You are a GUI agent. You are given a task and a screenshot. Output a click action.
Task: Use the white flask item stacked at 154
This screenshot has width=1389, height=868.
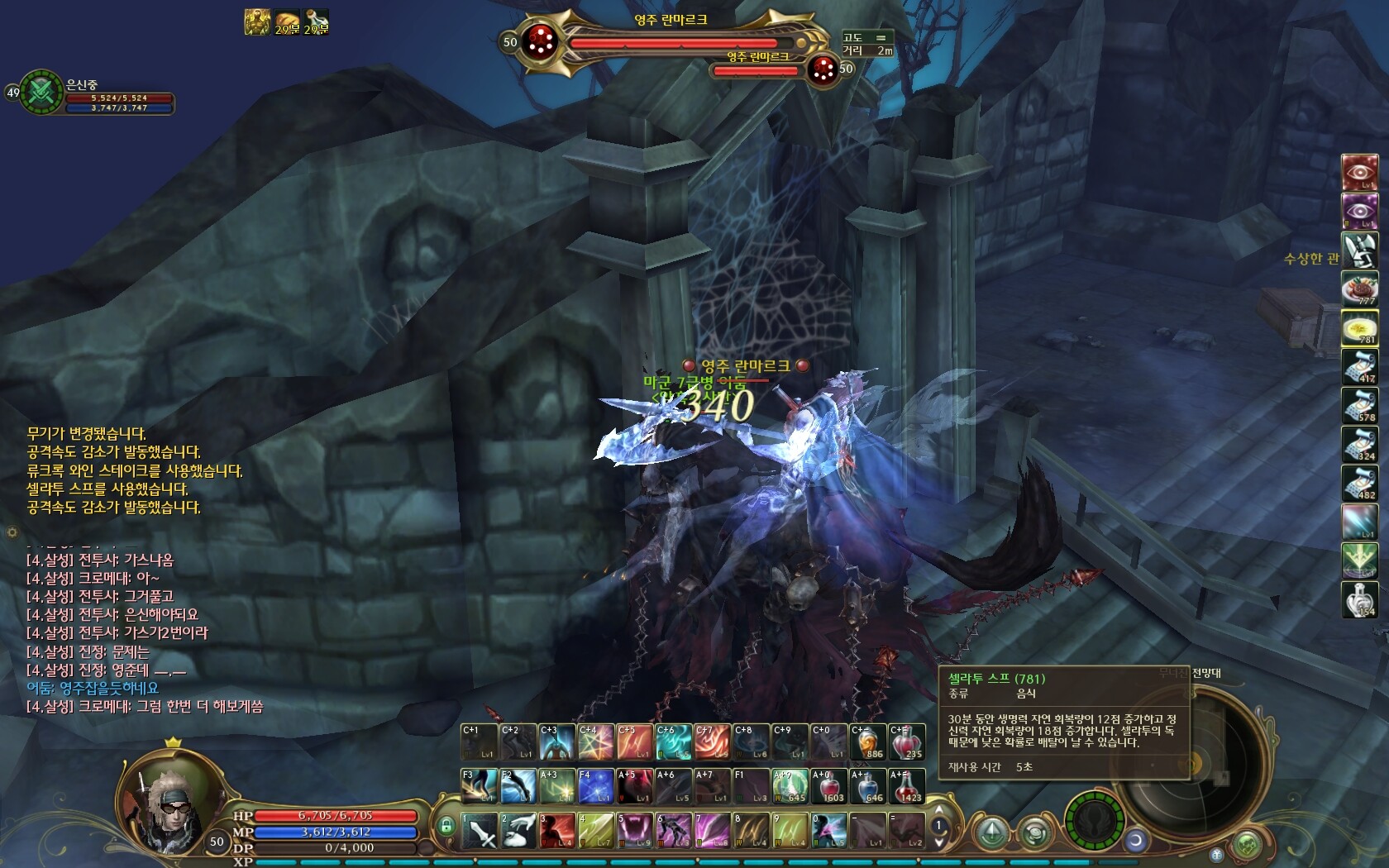(1359, 599)
